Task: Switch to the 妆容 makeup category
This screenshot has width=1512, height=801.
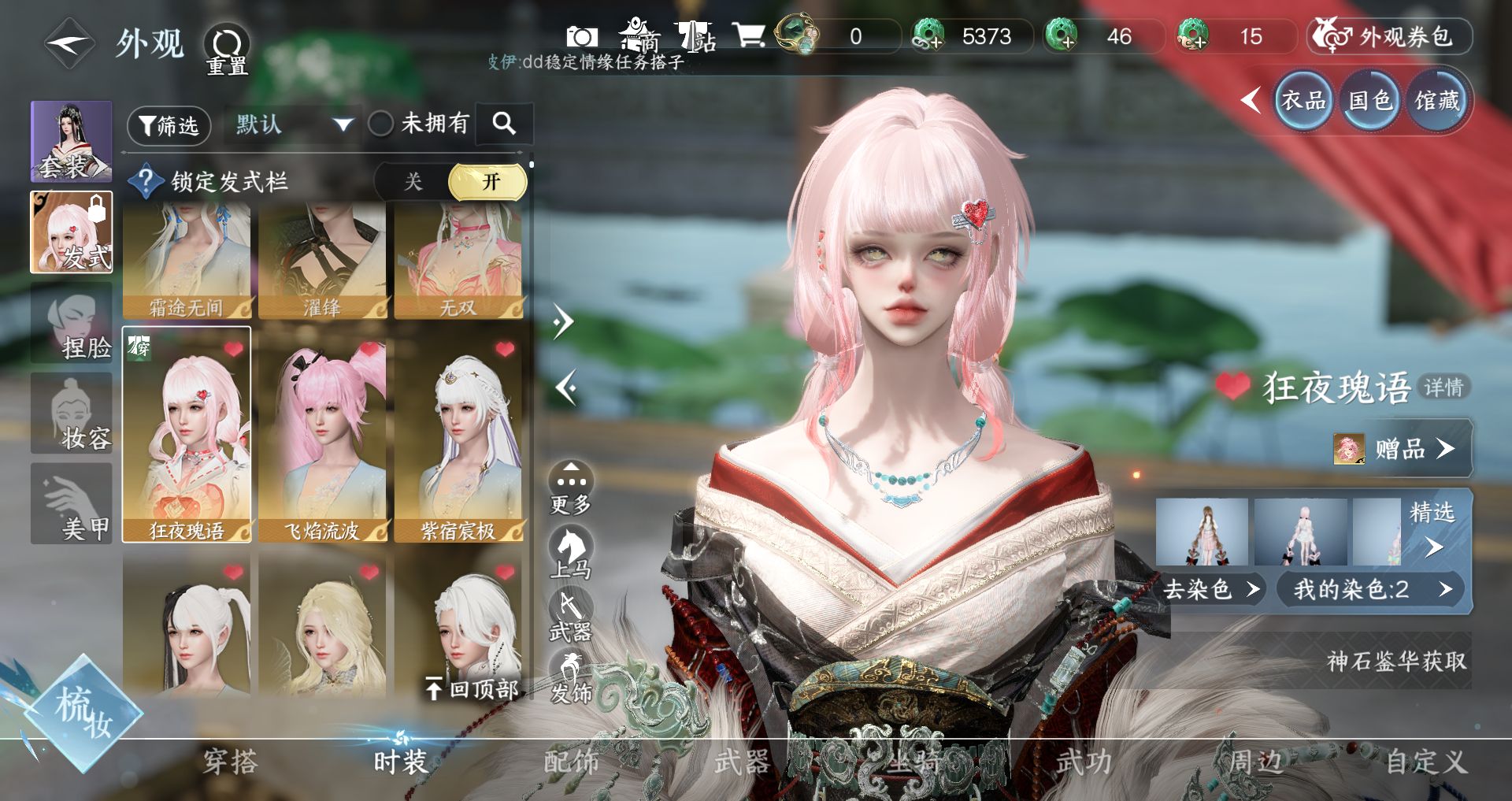Action: pyautogui.click(x=72, y=414)
